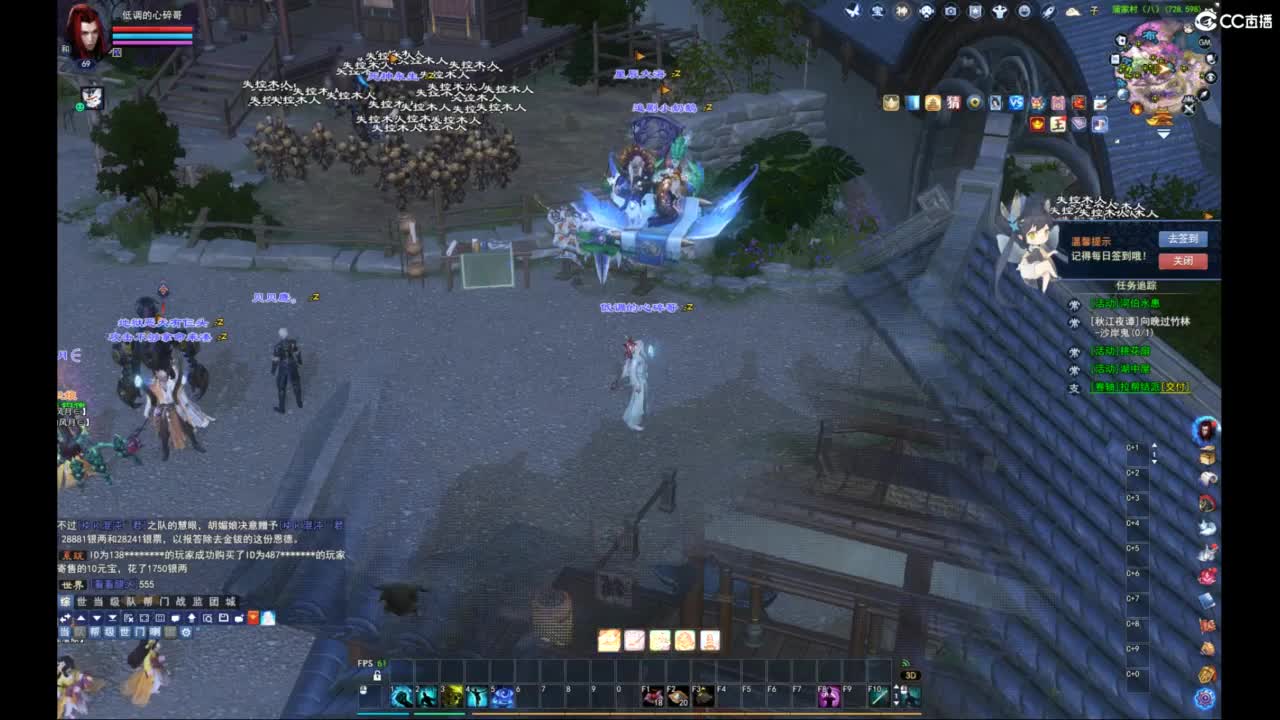Toggle the 3D camera button near the hotbar
This screenshot has height=720, width=1280.
pyautogui.click(x=911, y=676)
